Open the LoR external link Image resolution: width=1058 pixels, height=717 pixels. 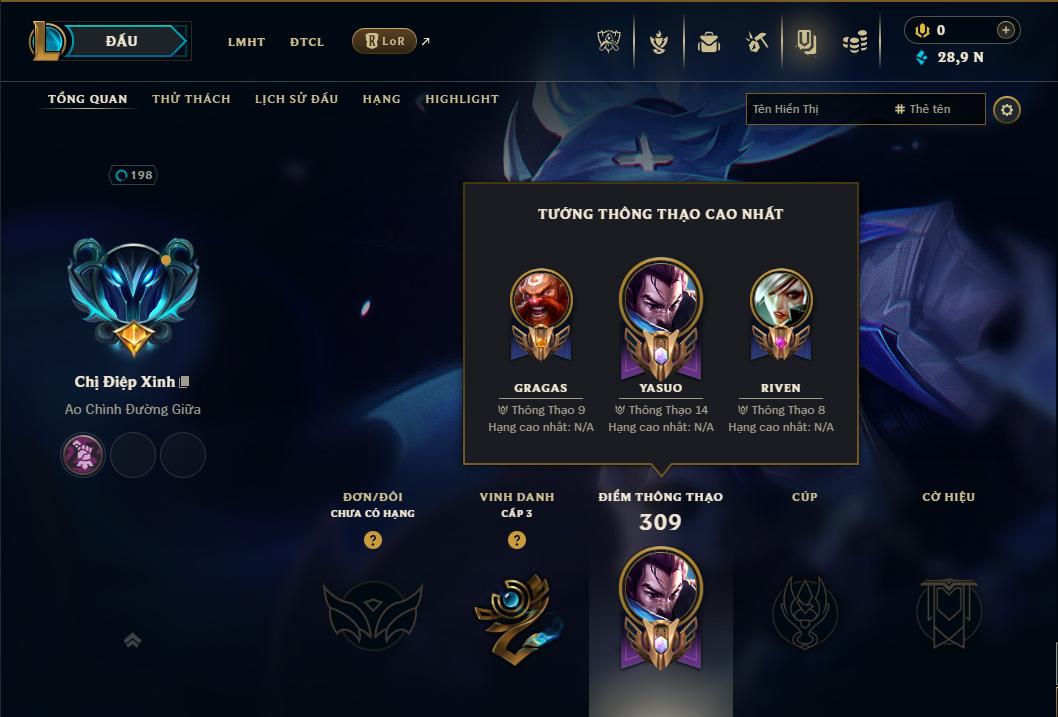(385, 41)
